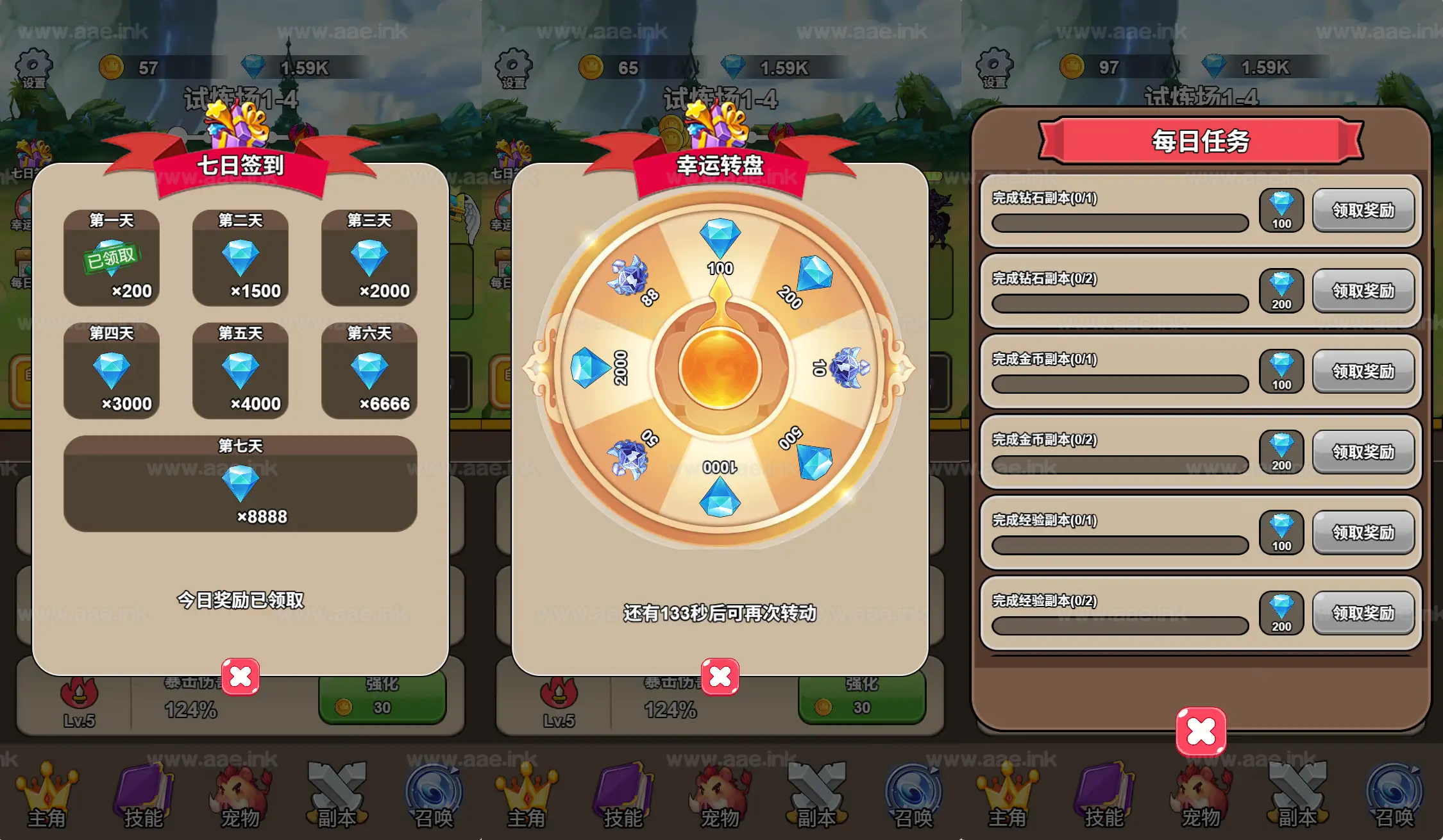Screen dimensions: 1443x840
Task: Select the 第二天 ×1500 diamond tile
Action: [240, 258]
